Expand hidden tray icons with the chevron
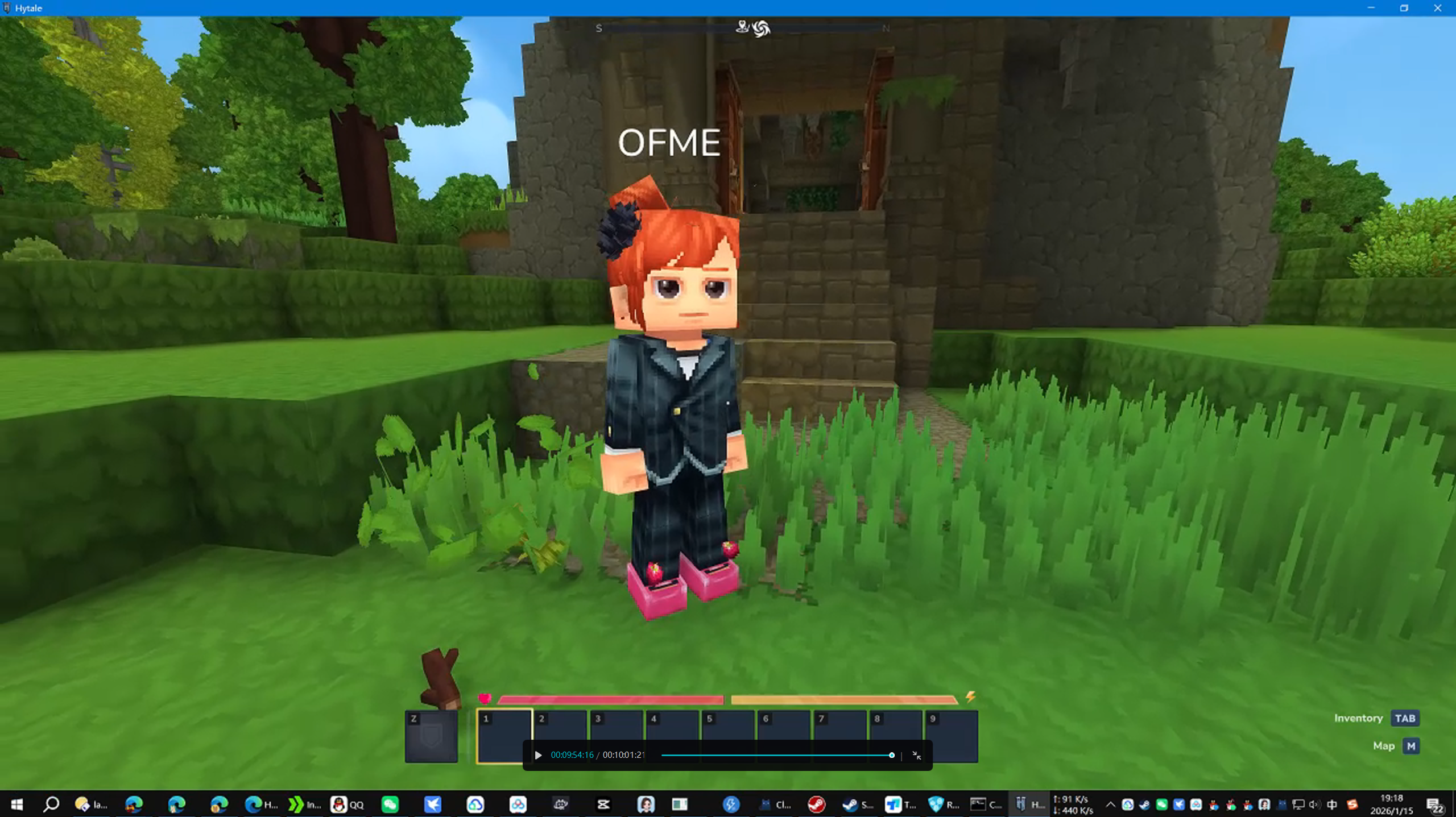 [x=1111, y=804]
